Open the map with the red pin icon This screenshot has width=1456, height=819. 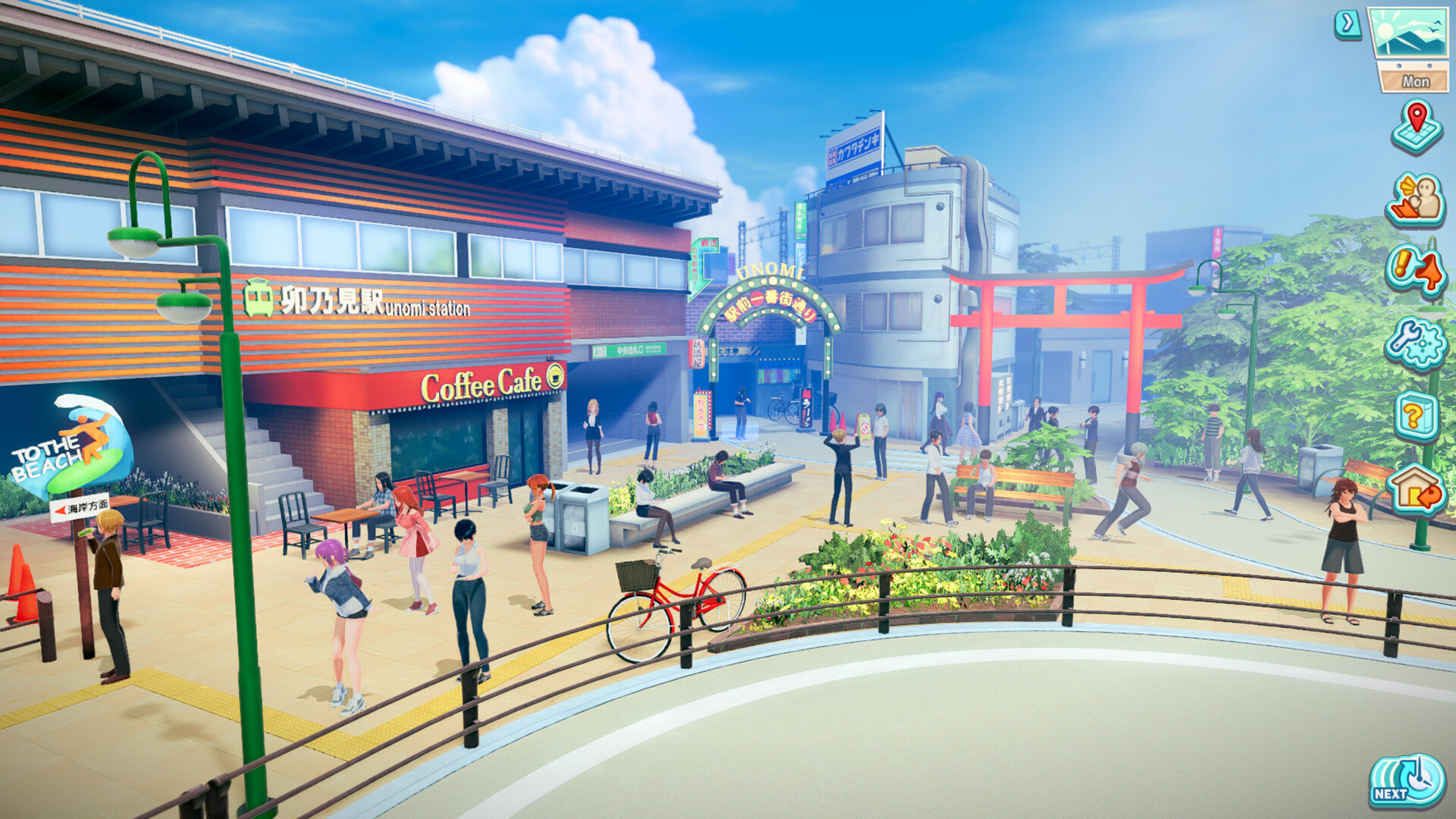click(1416, 127)
